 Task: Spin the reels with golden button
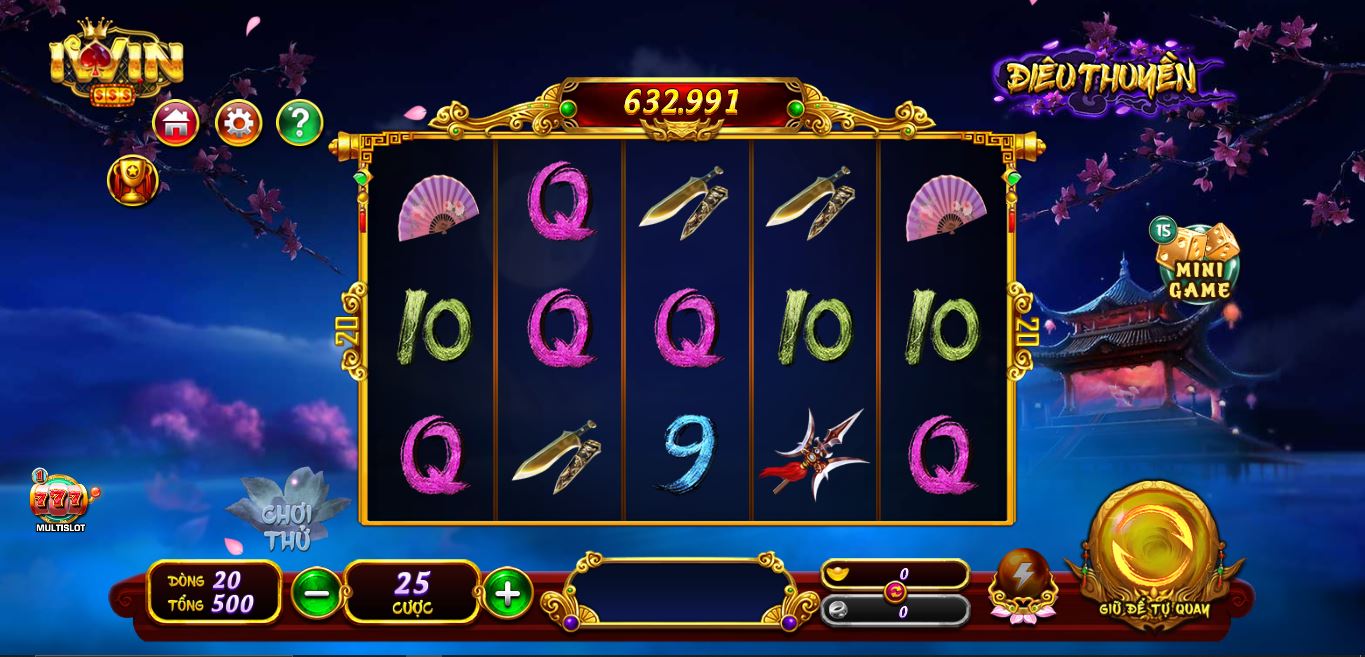tap(1154, 551)
